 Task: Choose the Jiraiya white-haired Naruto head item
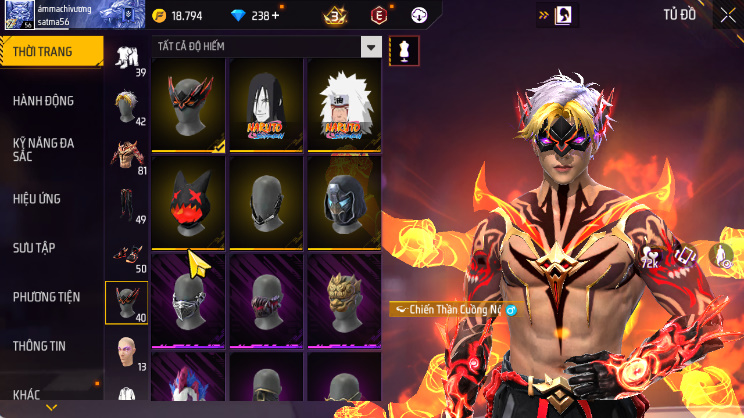point(344,104)
